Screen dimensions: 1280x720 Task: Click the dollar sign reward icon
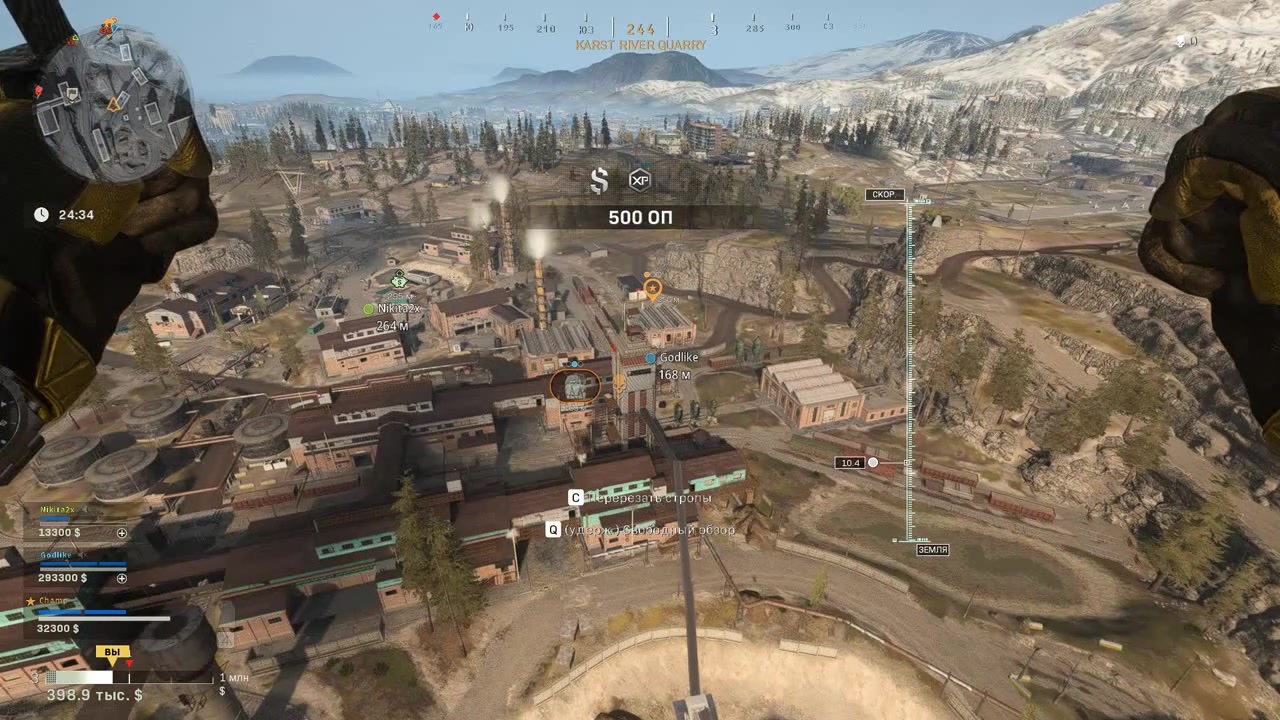point(599,180)
